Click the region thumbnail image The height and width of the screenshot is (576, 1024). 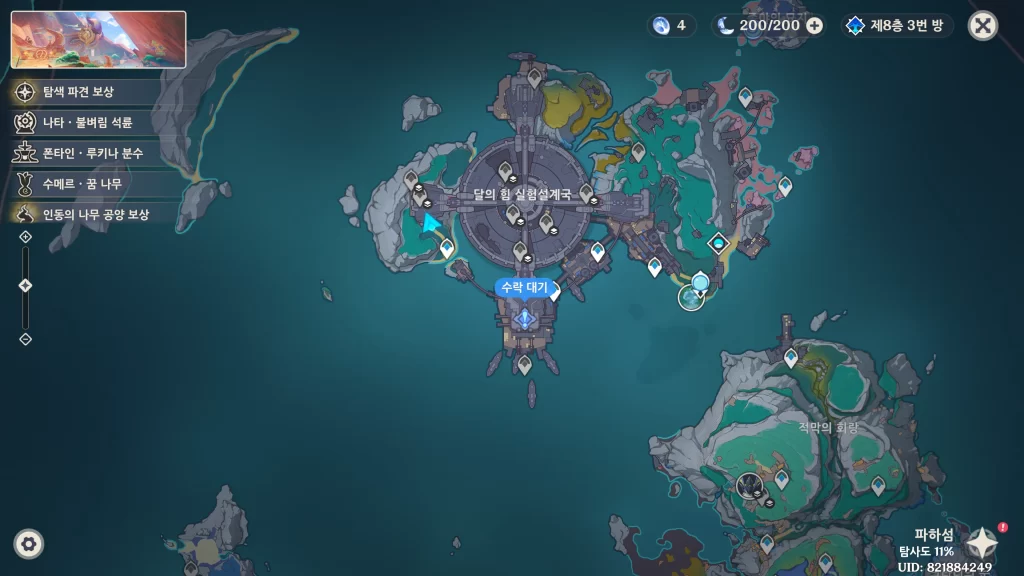point(98,39)
